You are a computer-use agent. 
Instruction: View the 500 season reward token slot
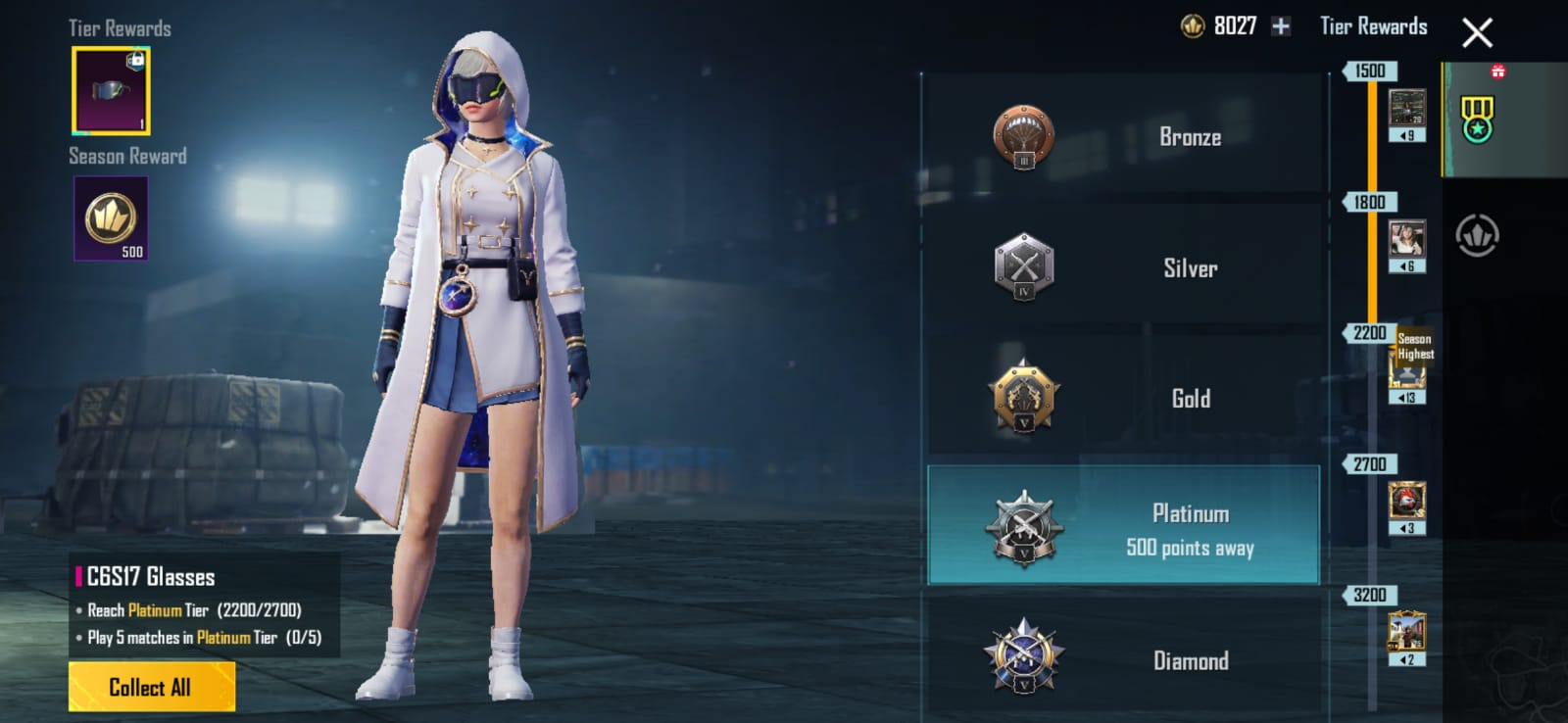(x=111, y=218)
